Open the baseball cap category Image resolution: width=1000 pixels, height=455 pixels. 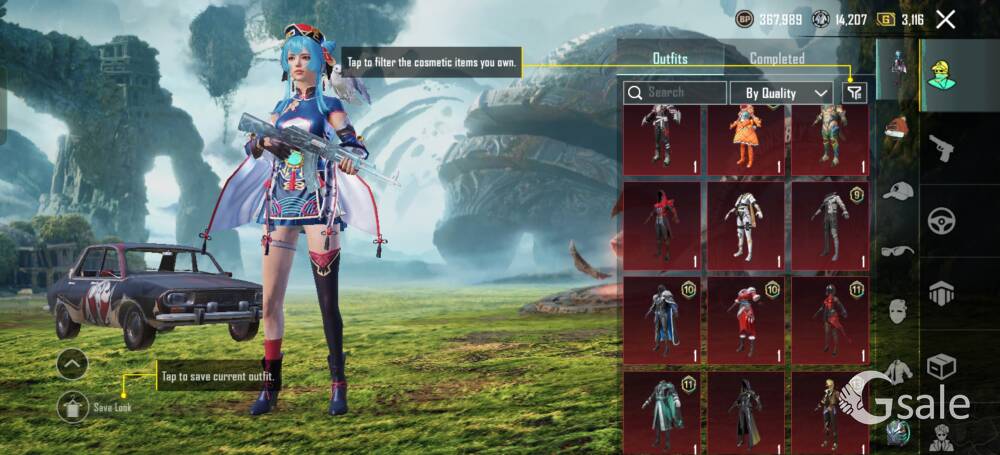click(897, 190)
